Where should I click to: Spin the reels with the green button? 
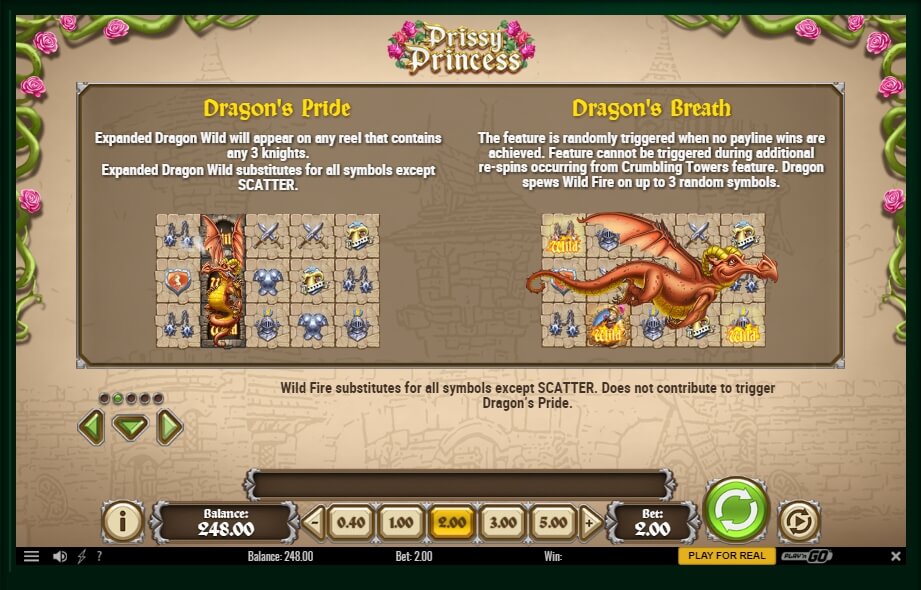click(x=736, y=510)
